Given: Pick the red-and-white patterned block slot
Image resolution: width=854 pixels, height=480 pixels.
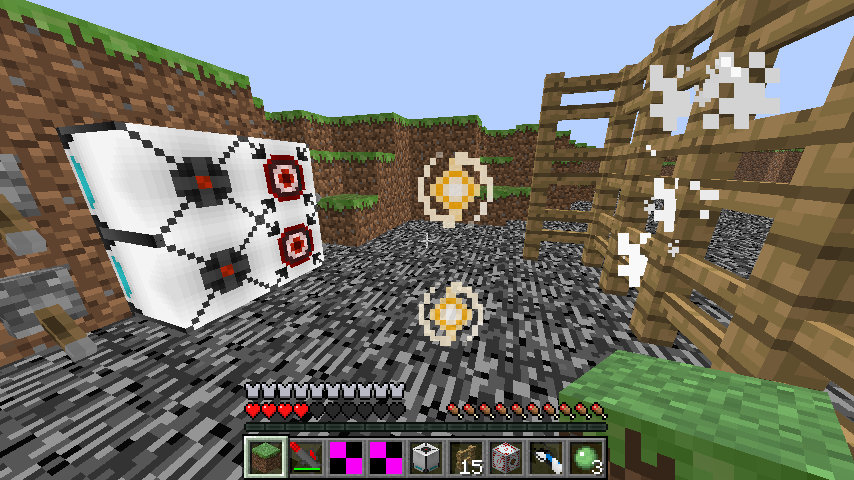Looking at the screenshot, I should [x=505, y=456].
